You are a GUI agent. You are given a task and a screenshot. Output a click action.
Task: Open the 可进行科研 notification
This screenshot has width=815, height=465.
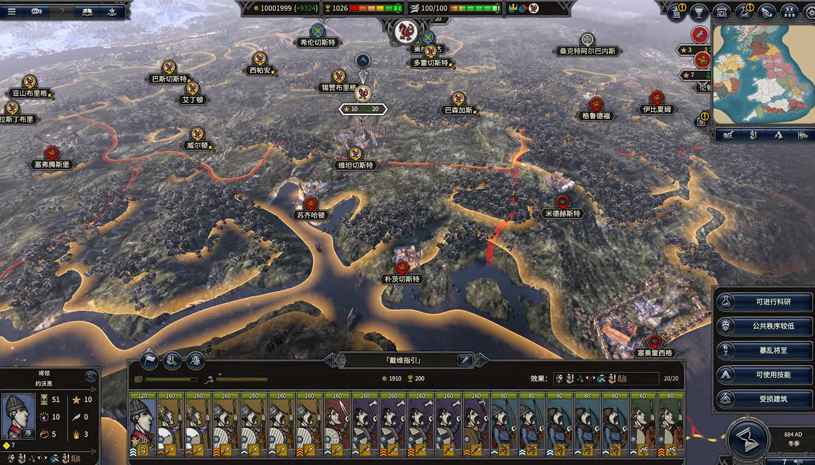765,302
